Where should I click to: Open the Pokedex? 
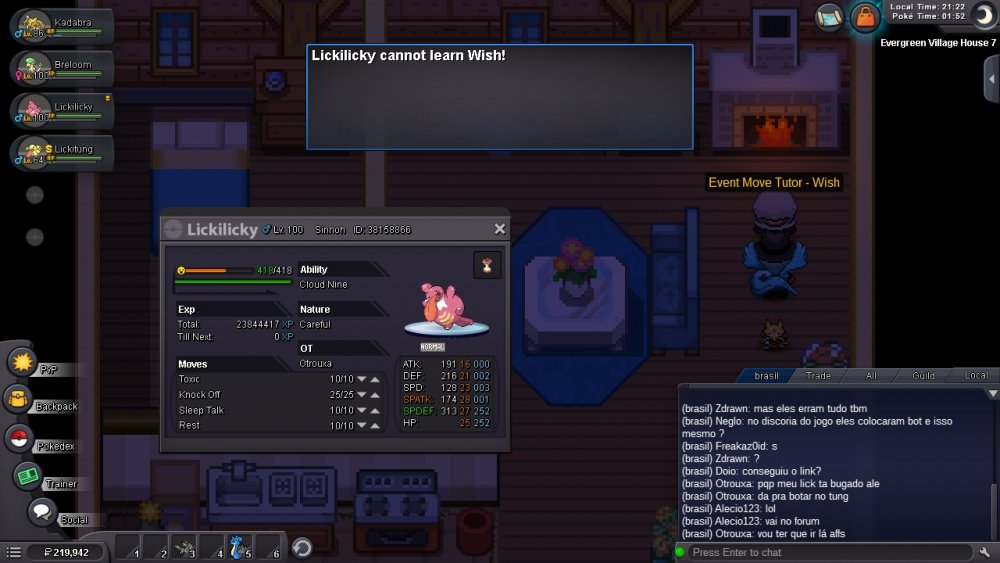pos(19,437)
